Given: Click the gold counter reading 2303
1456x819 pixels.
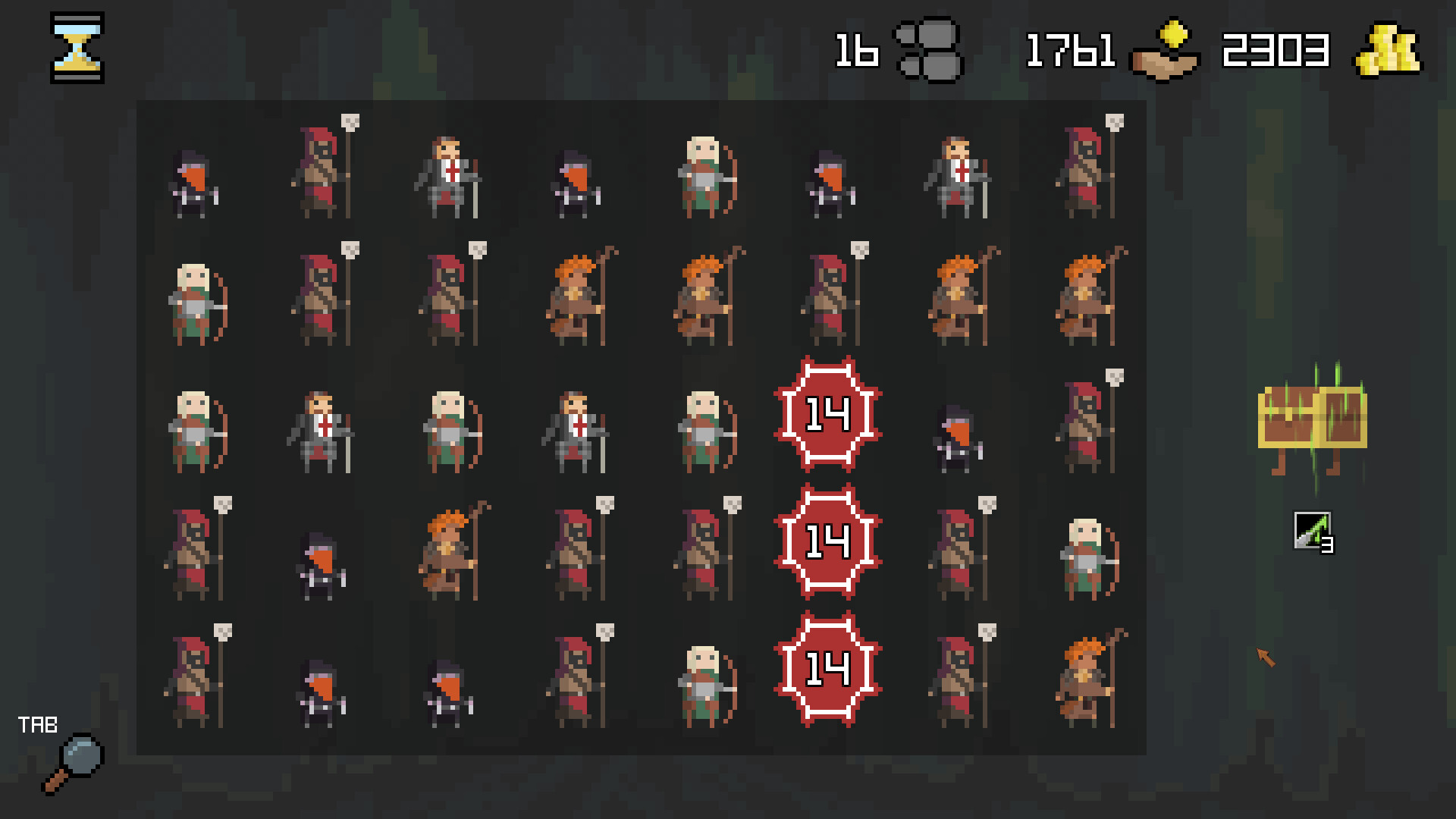Looking at the screenshot, I should [1276, 49].
